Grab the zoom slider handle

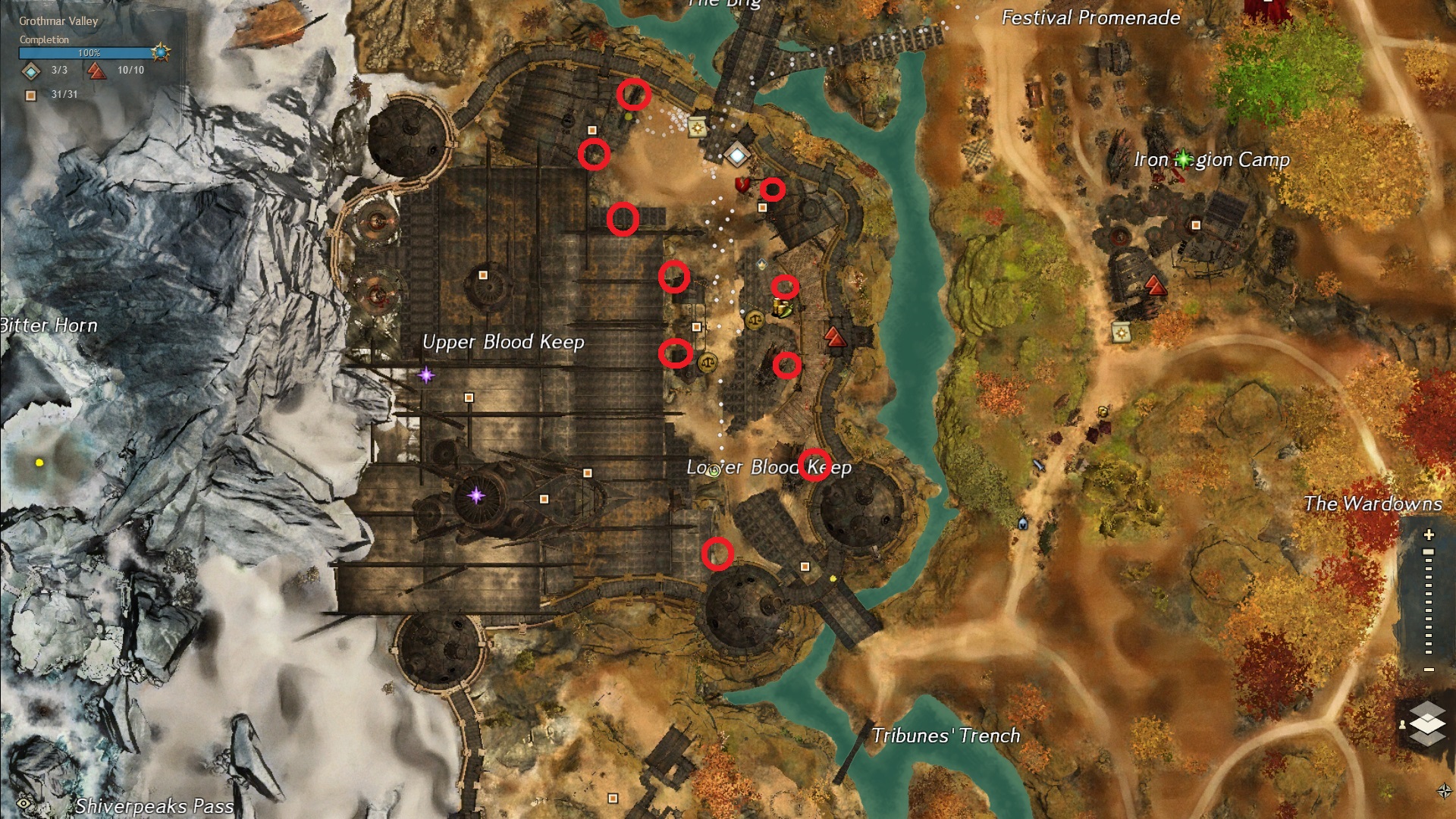[1429, 552]
